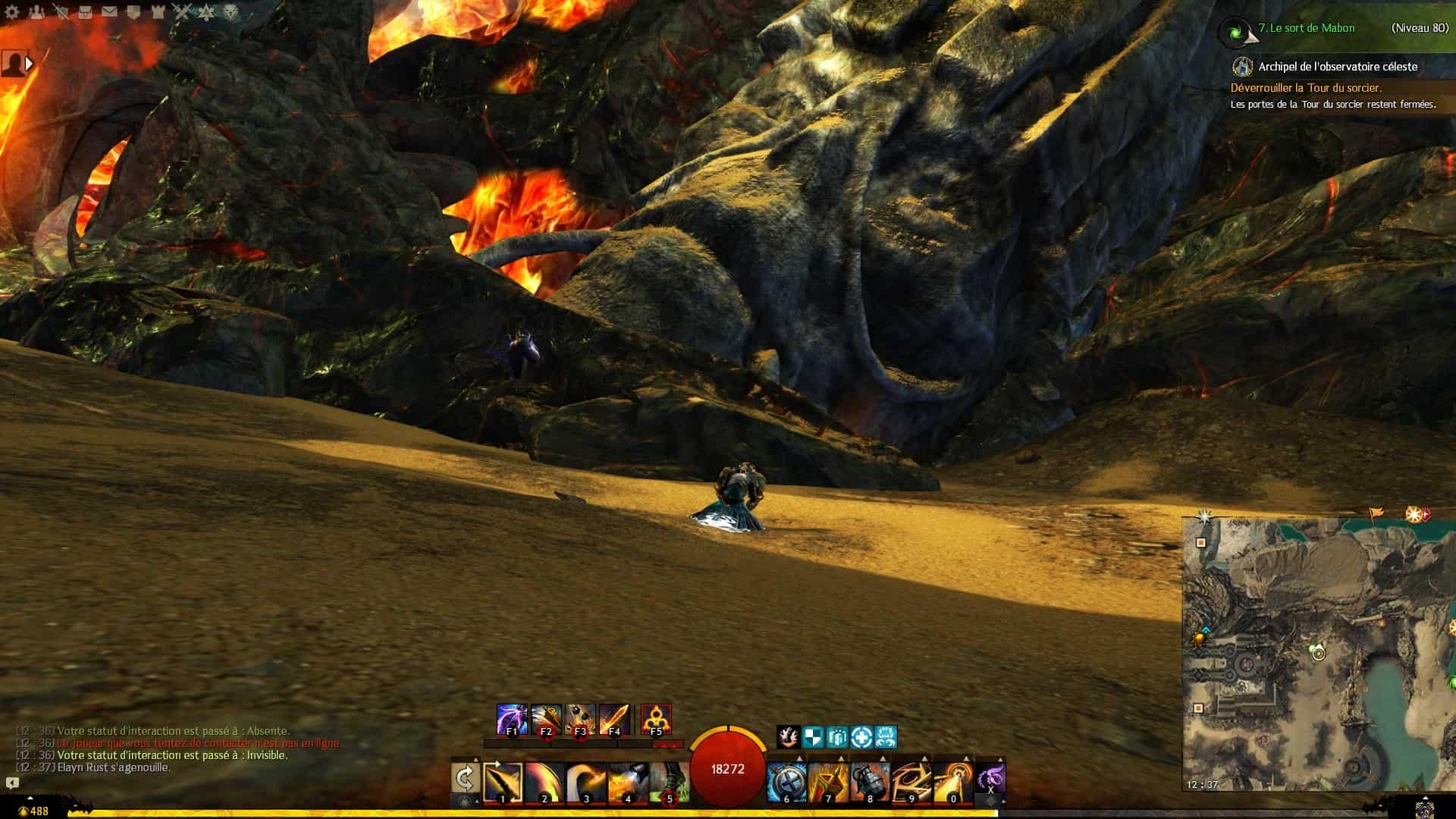Open the crossed swords PvP panel

point(181,12)
